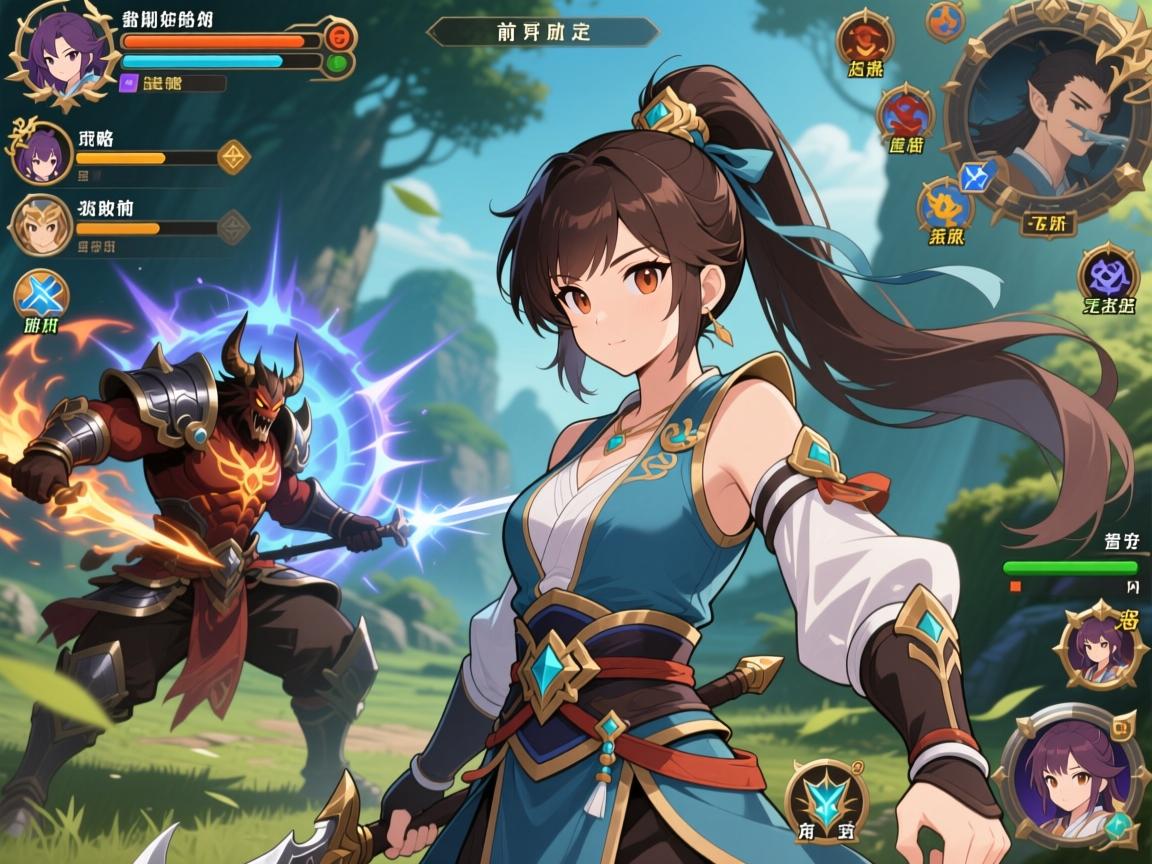
Task: Click the dimmed grey diamond emblem
Action: click(233, 227)
